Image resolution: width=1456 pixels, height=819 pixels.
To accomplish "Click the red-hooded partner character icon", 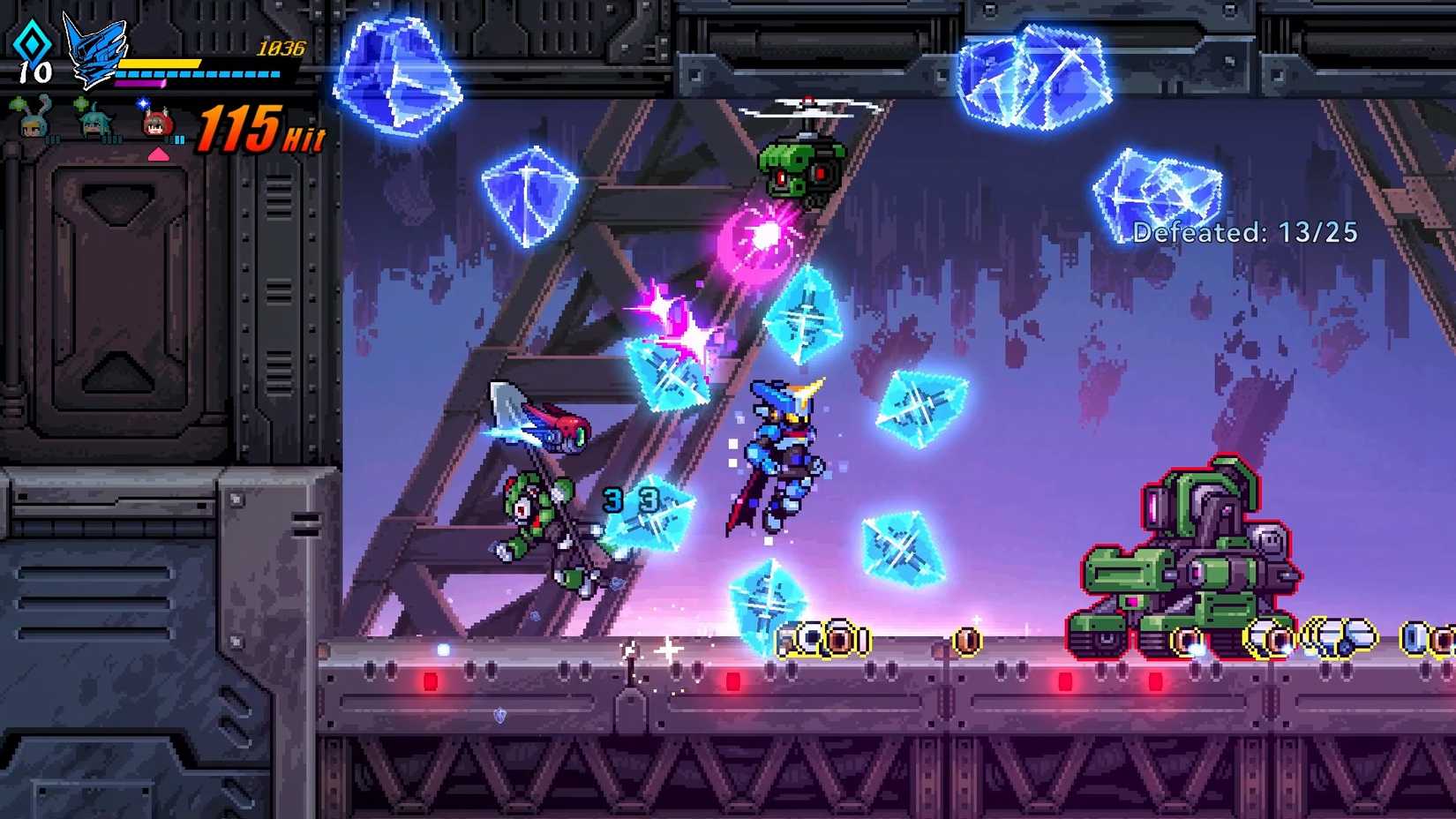I will [156, 126].
